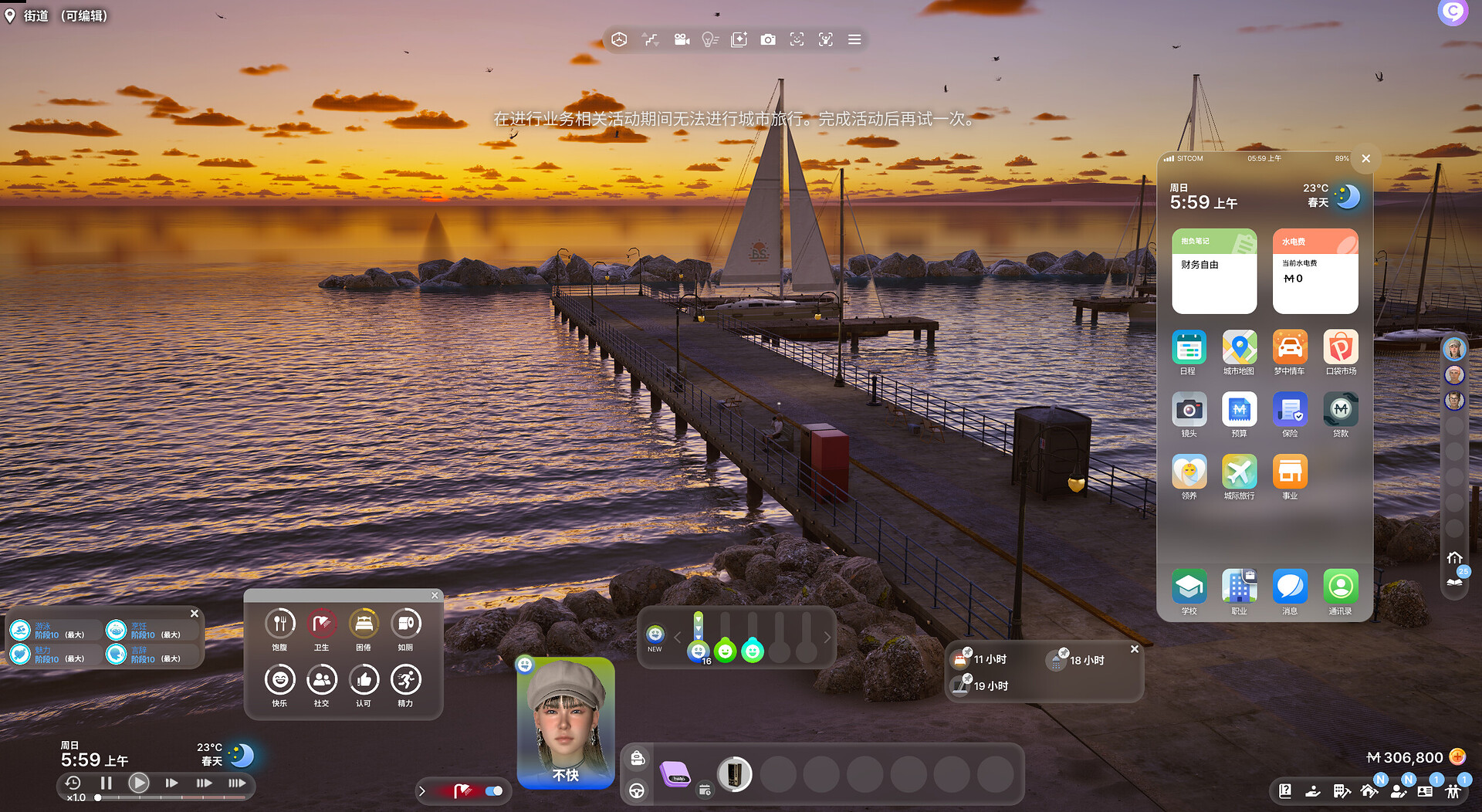Viewport: 1482px width, 812px height.
Task: Open the 事业 career app
Action: click(x=1290, y=473)
